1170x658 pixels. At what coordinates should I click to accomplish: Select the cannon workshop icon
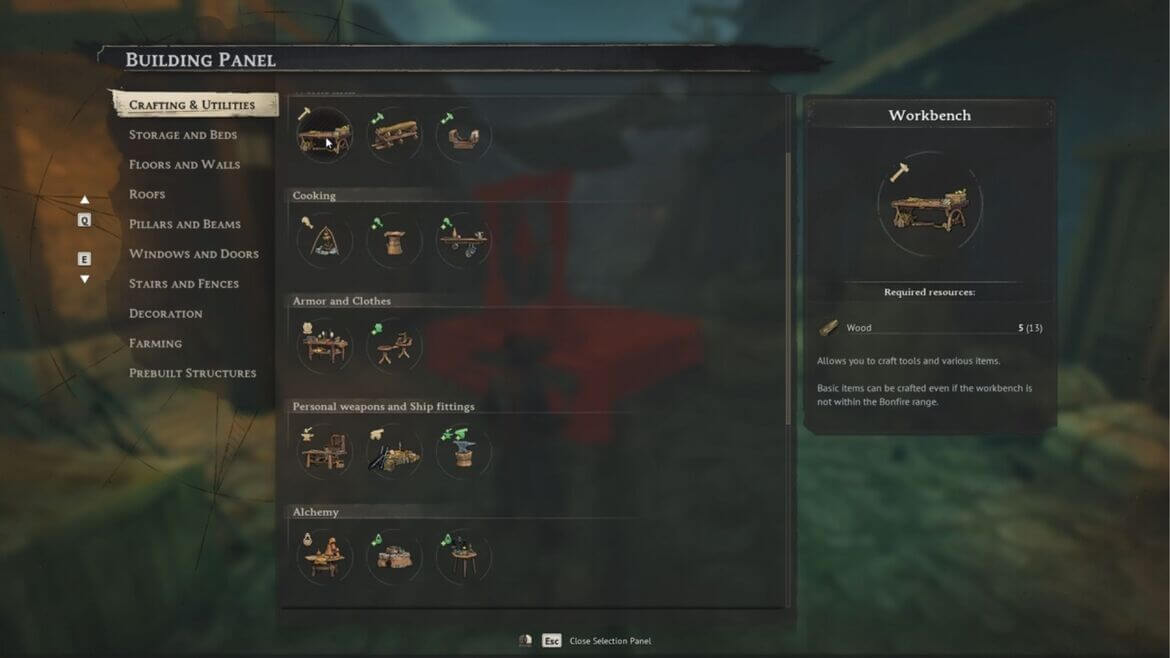coord(394,452)
